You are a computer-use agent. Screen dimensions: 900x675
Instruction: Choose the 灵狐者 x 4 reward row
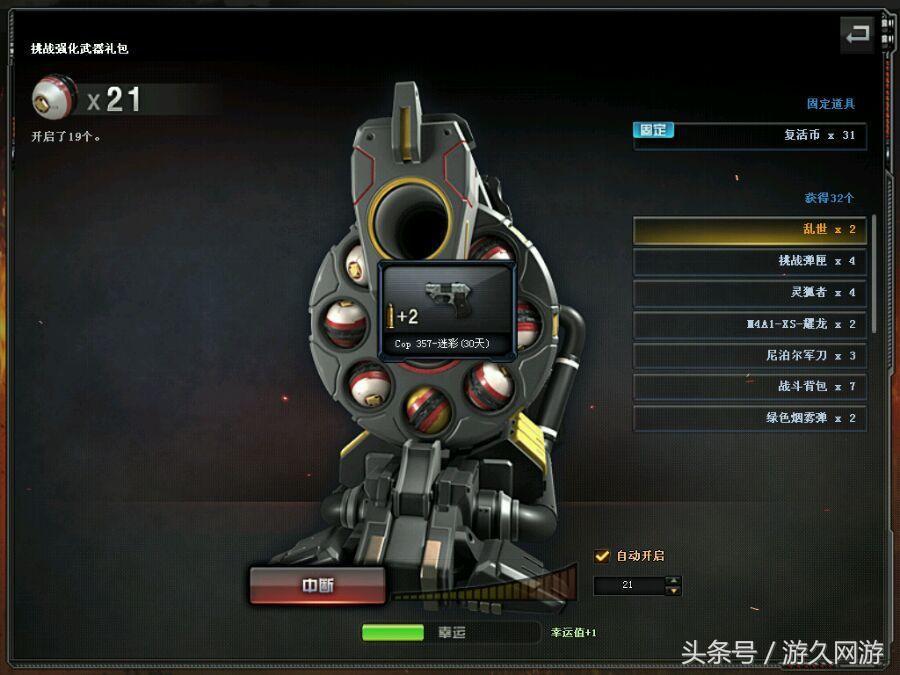pos(749,293)
